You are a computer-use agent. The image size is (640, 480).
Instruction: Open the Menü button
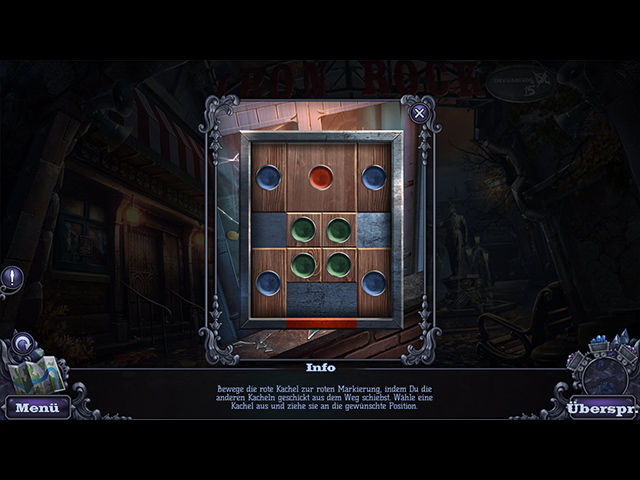coord(37,407)
